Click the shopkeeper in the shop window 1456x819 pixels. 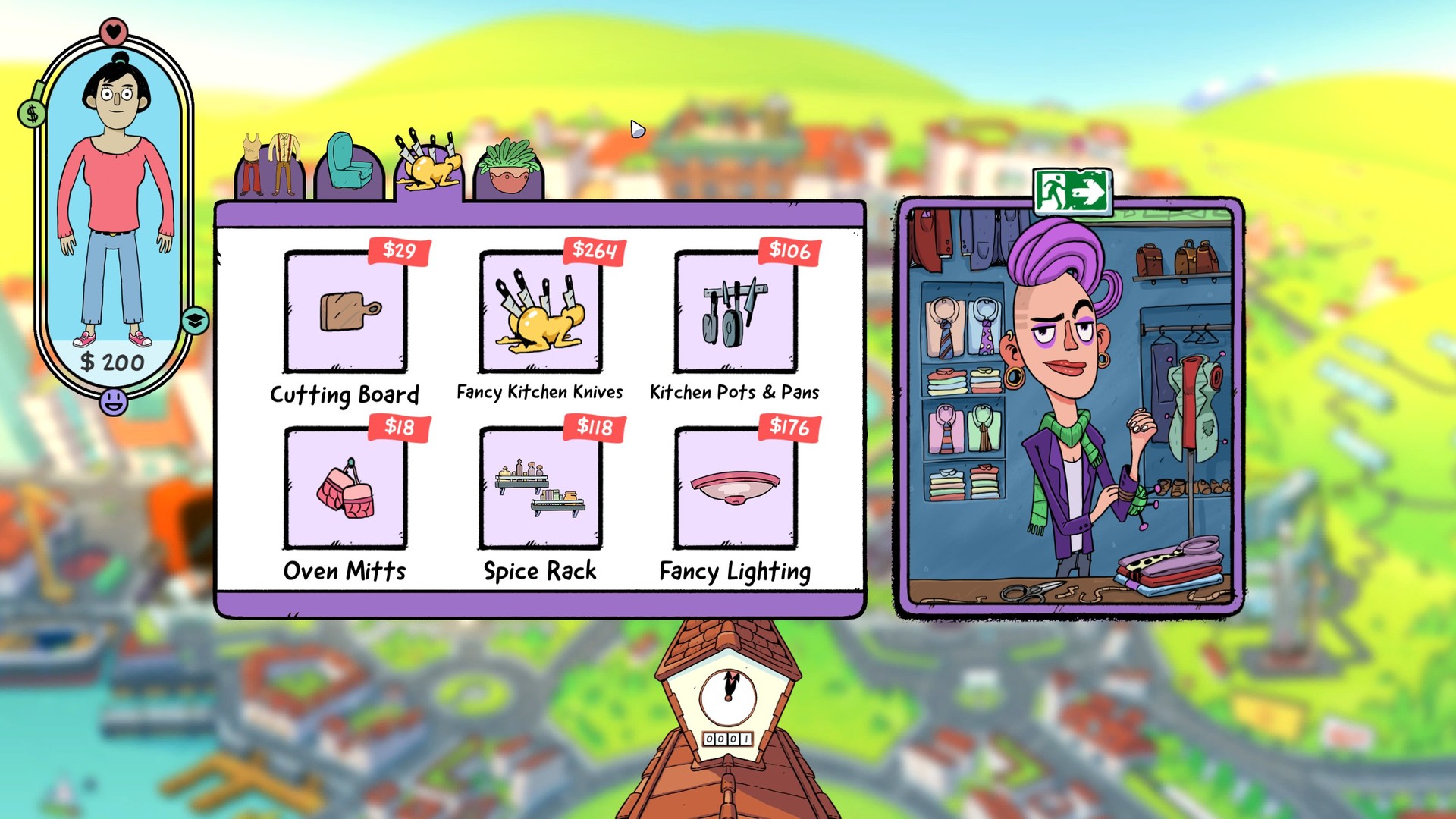pos(1062,364)
